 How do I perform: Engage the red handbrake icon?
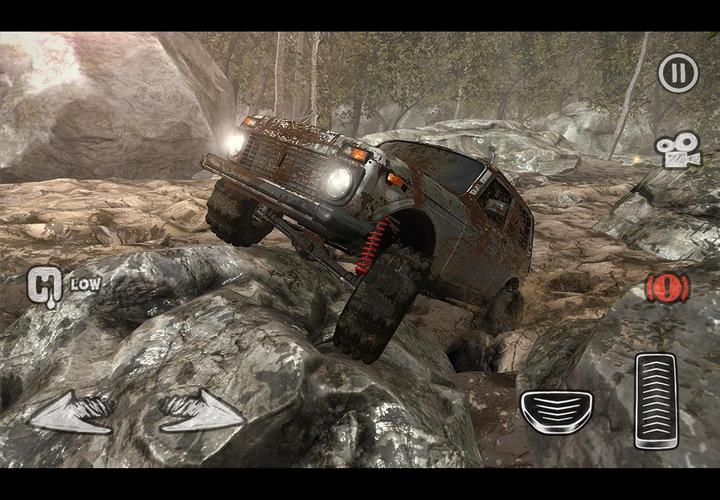[x=667, y=287]
